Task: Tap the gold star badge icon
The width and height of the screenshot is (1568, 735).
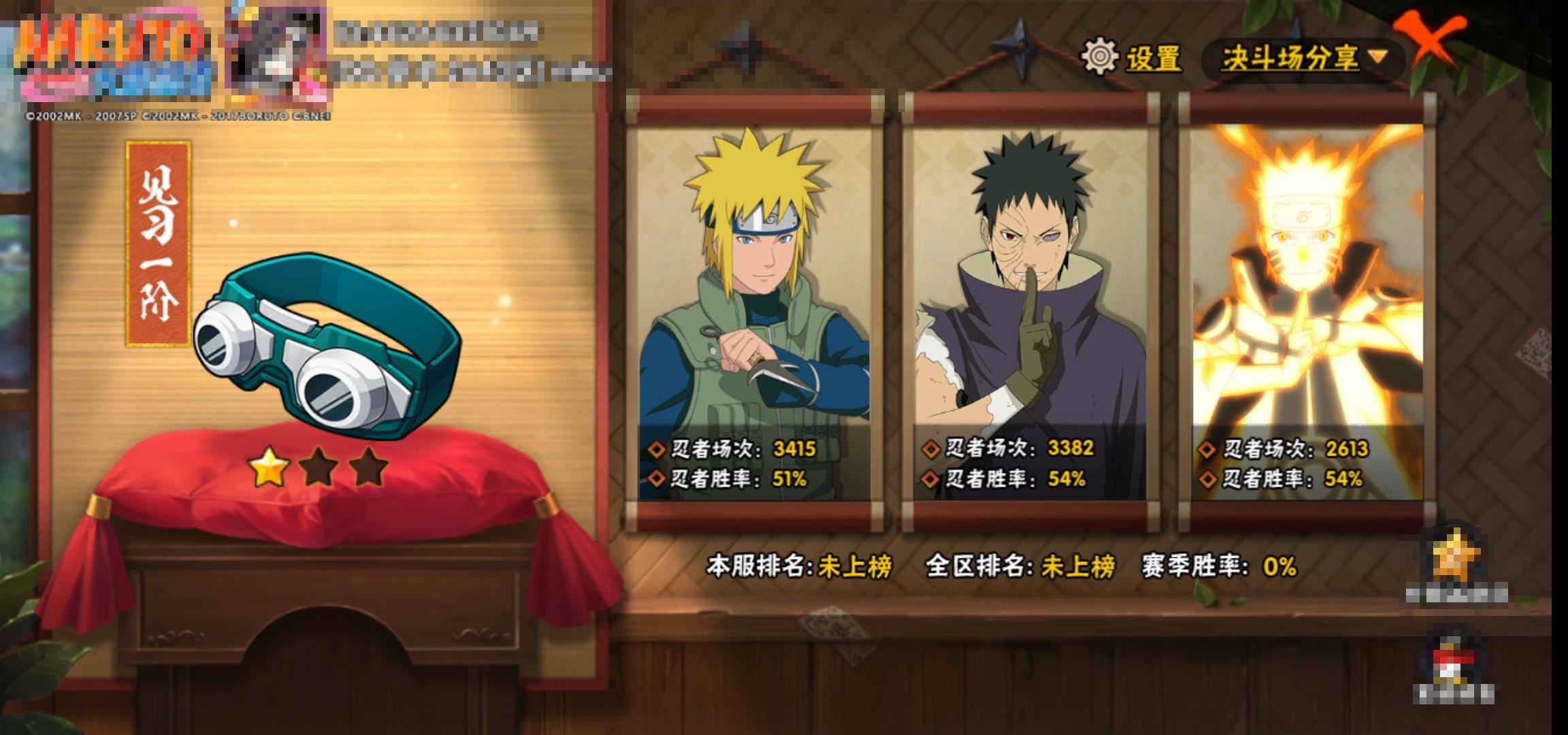Action: click(x=1456, y=558)
